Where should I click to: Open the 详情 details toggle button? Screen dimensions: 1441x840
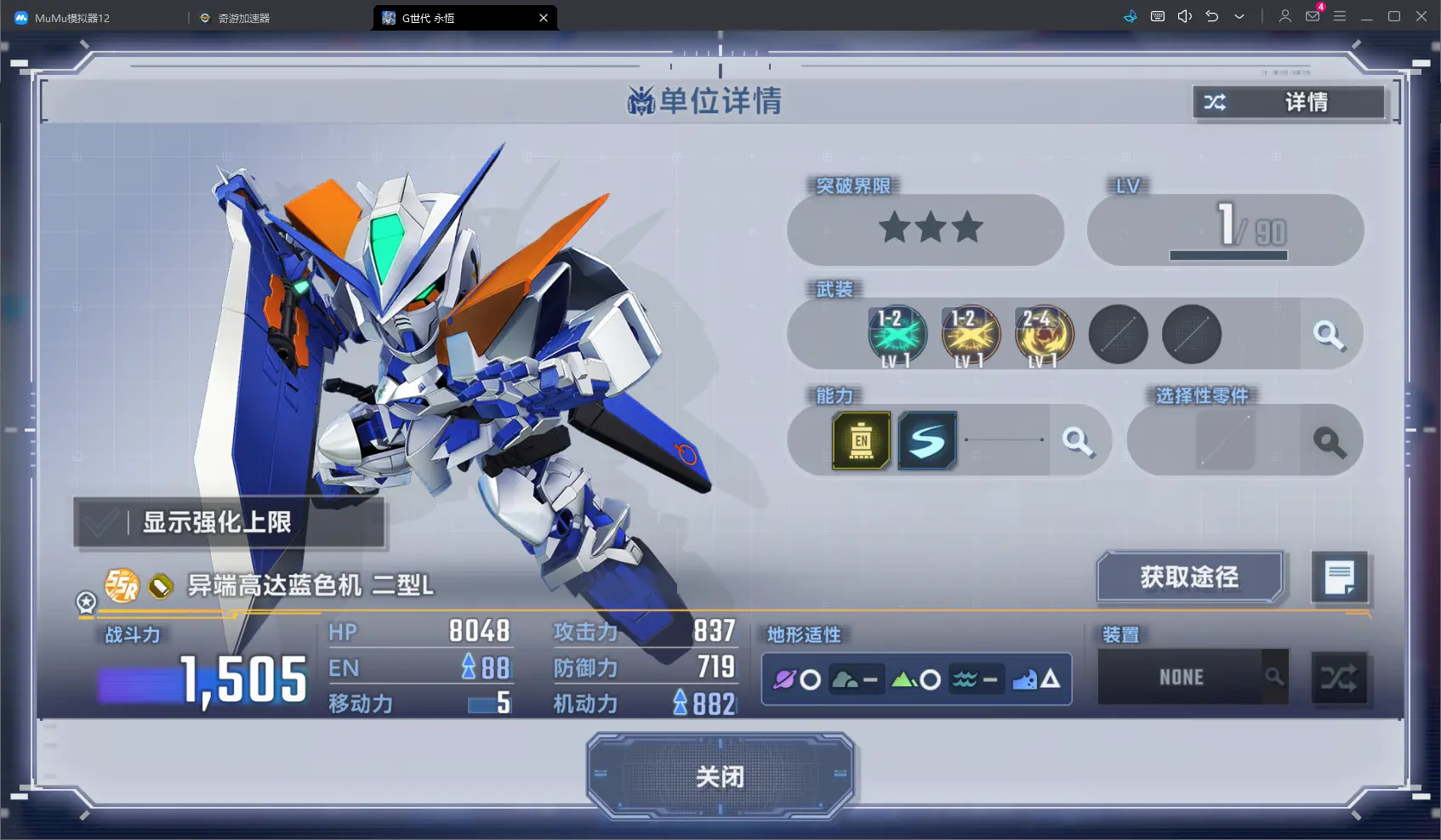(x=1290, y=103)
